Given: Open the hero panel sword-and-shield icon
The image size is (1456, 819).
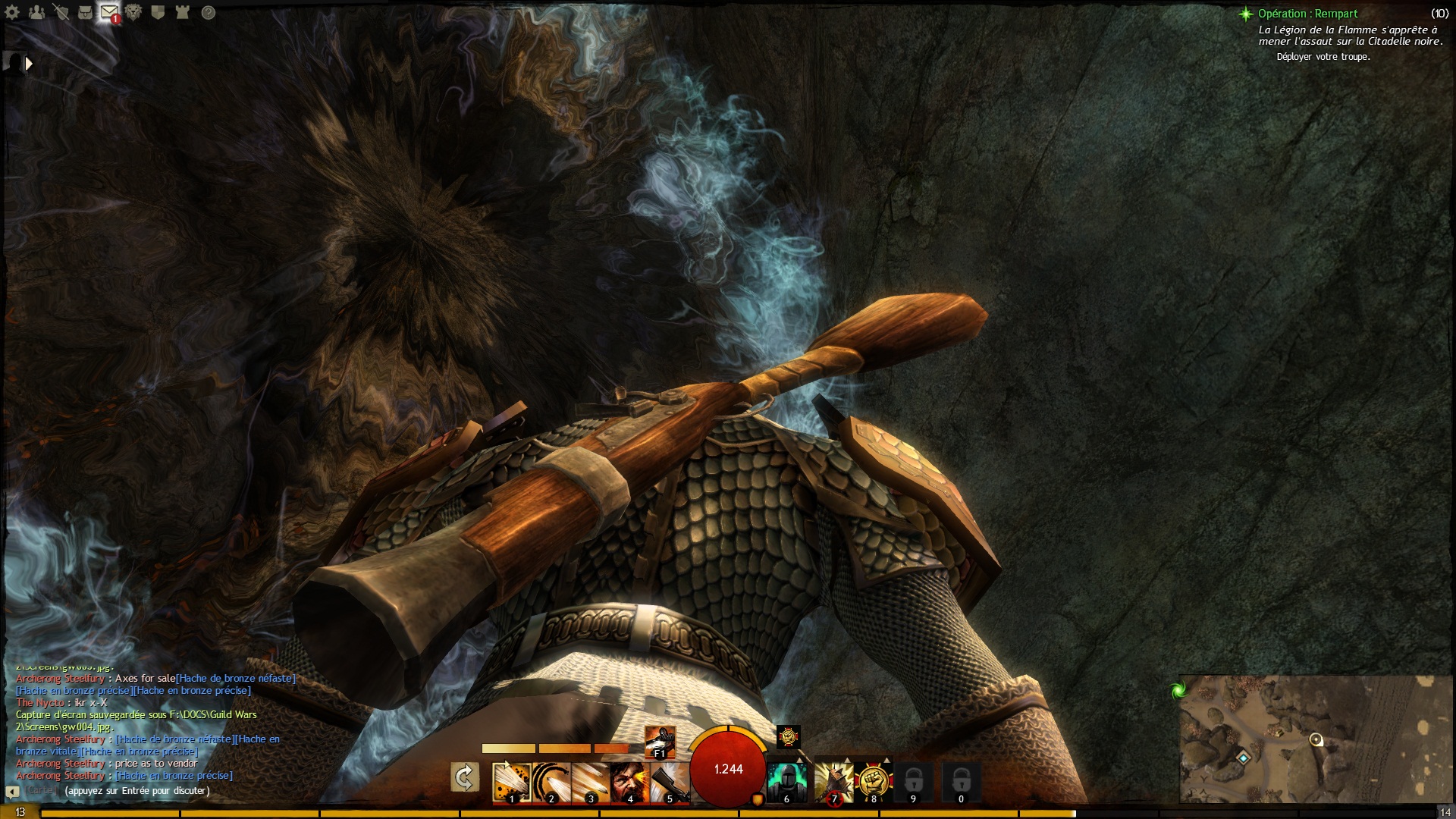Looking at the screenshot, I should 61,12.
